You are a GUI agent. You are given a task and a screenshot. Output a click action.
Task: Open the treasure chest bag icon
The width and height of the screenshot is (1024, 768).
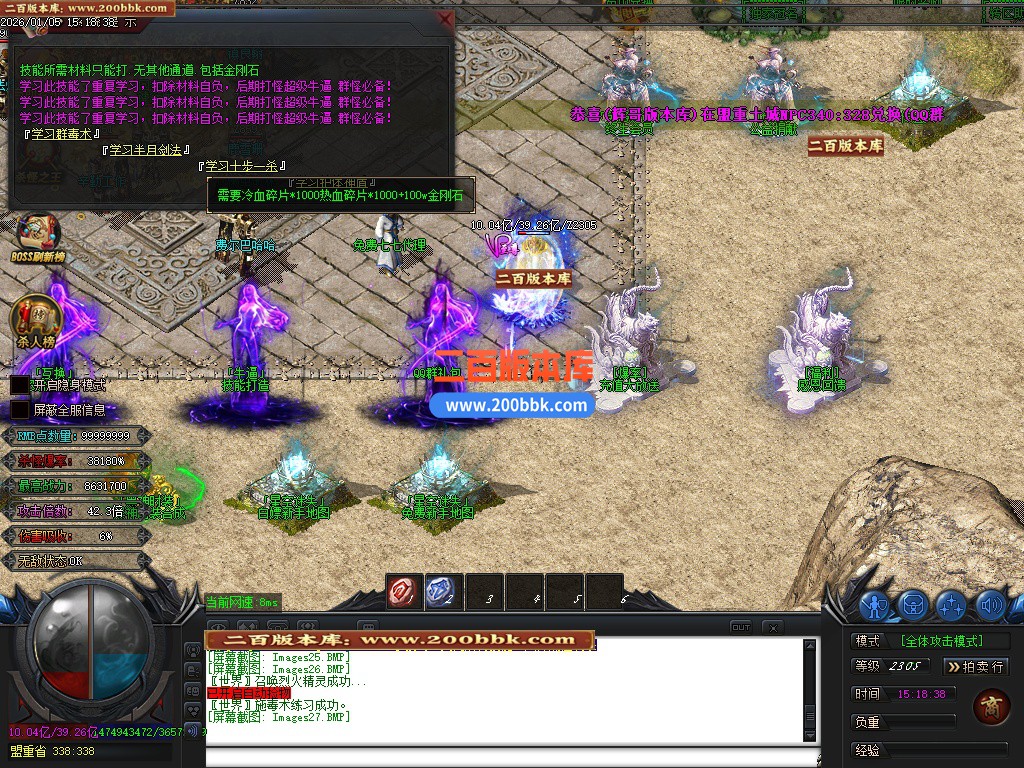pos(913,605)
